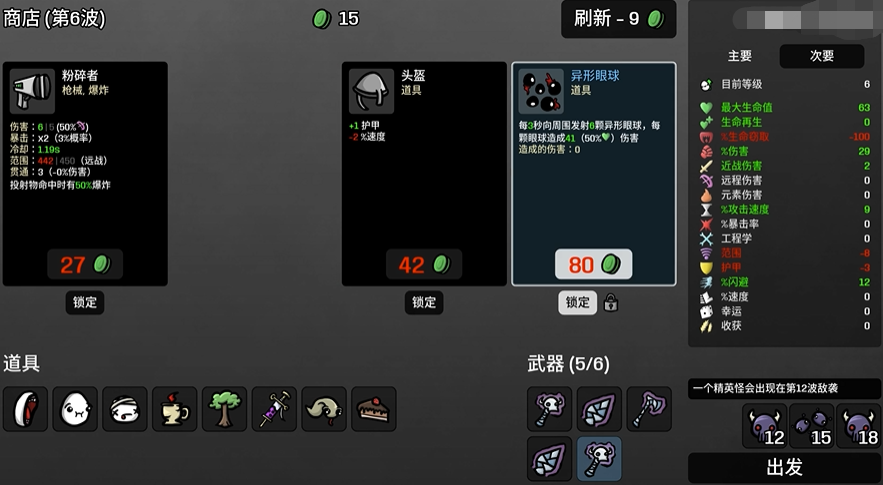Buy 异形眼球 item for 80
Viewport: 883px width, 485px height.
(x=593, y=265)
